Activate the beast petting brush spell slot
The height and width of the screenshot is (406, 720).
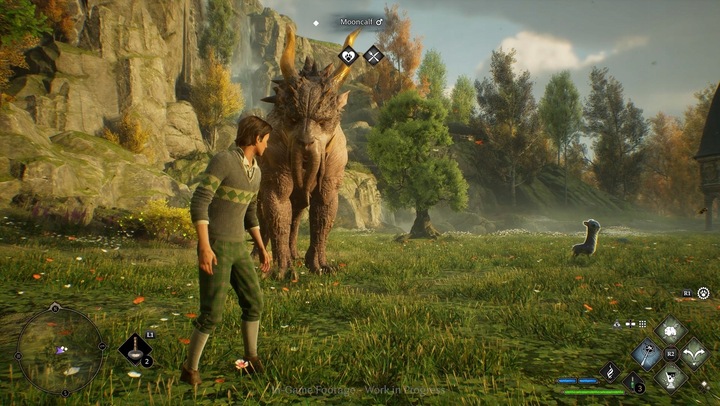(669, 331)
